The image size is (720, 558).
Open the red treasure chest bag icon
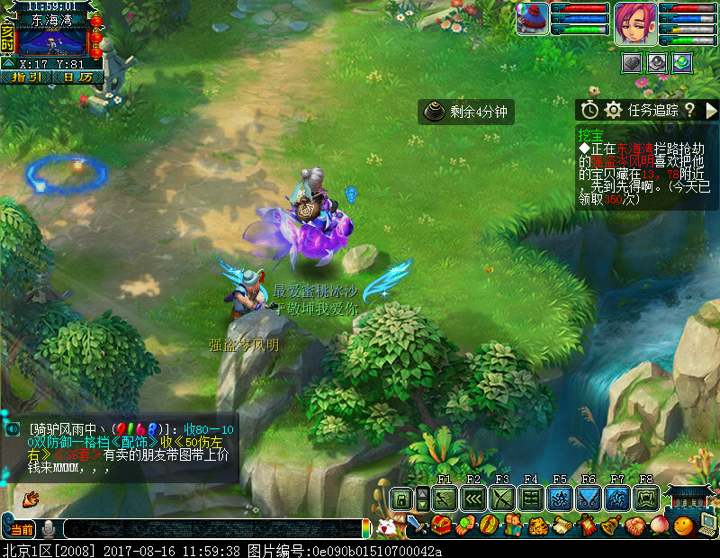click(x=441, y=526)
